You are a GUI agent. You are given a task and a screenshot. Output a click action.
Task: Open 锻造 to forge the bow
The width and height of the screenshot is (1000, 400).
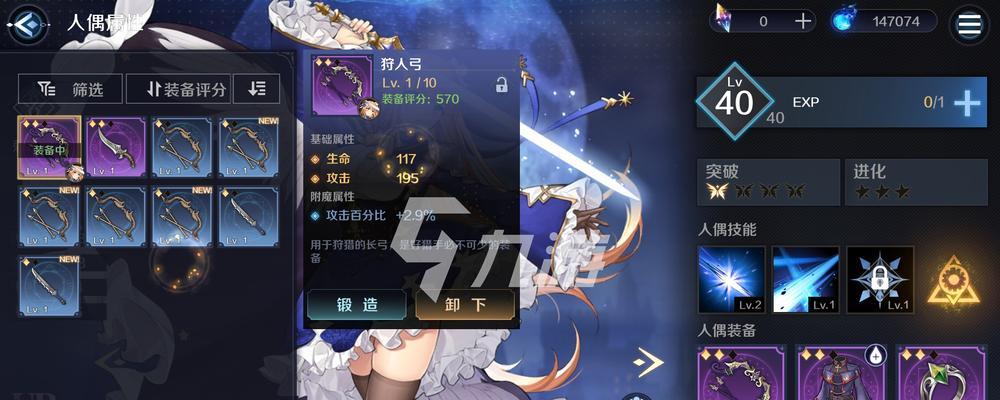click(x=357, y=305)
